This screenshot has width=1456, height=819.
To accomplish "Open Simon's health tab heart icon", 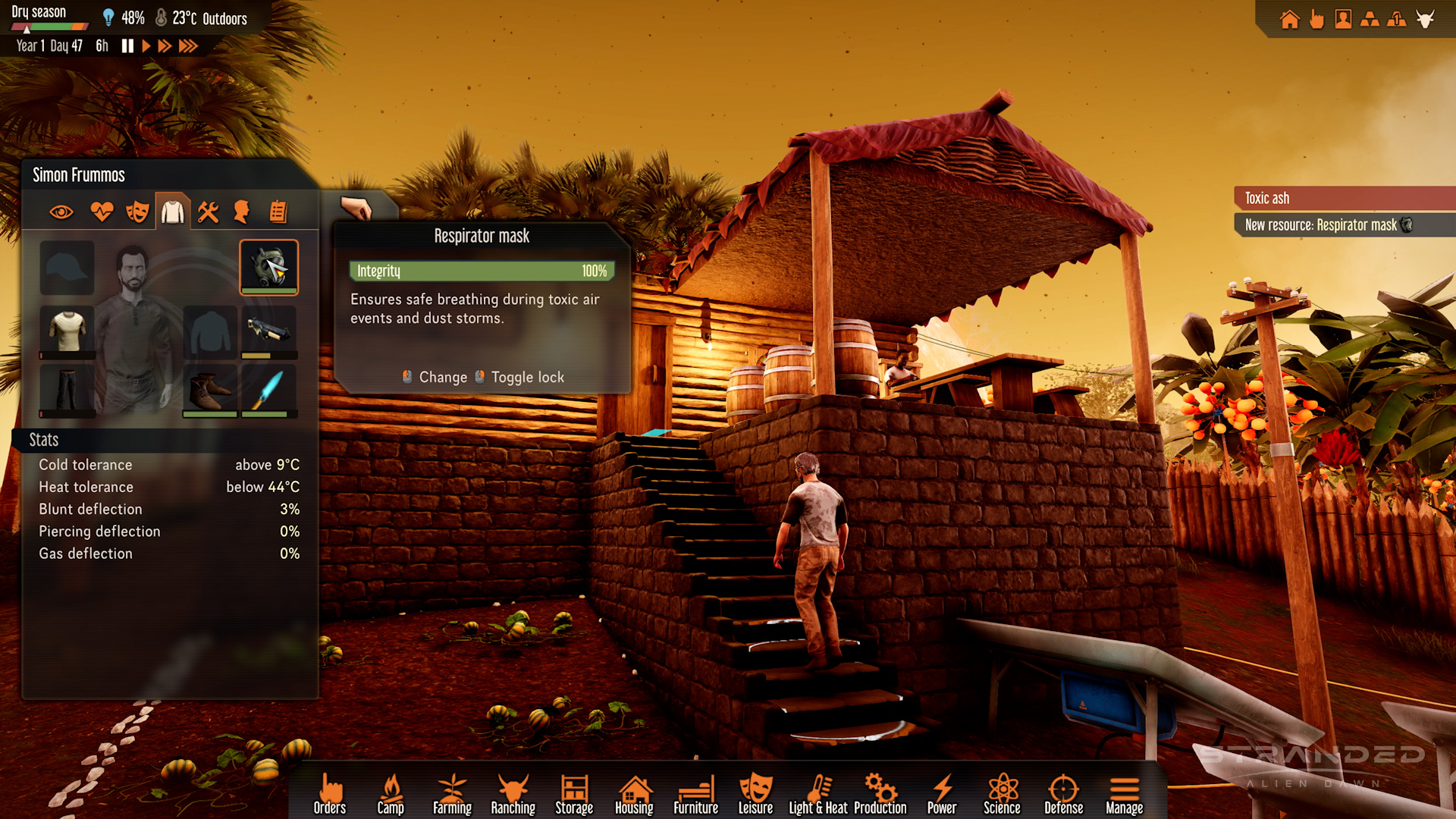I will 102,212.
